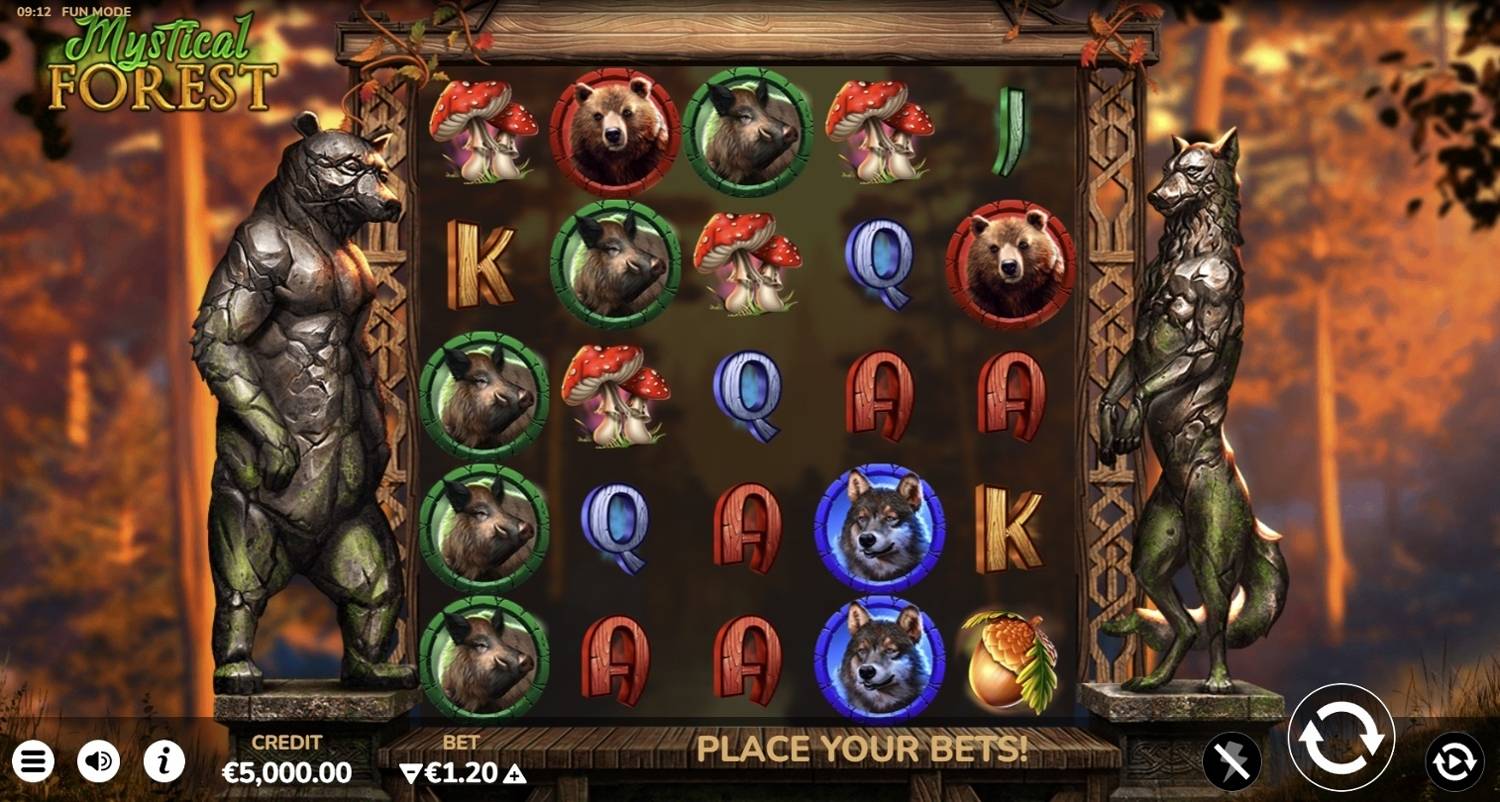The width and height of the screenshot is (1500, 802).
Task: Open the info paytable button
Action: (x=164, y=762)
